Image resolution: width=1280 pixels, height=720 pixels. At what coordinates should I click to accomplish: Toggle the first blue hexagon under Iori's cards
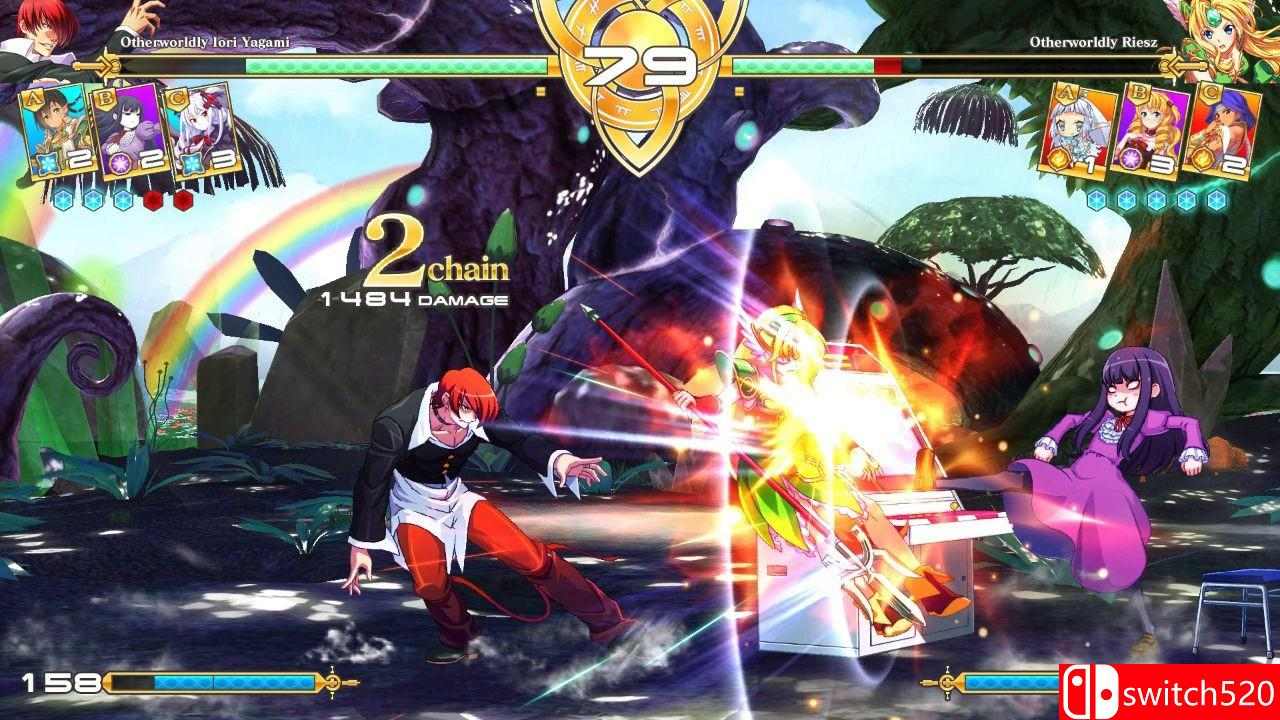point(64,200)
